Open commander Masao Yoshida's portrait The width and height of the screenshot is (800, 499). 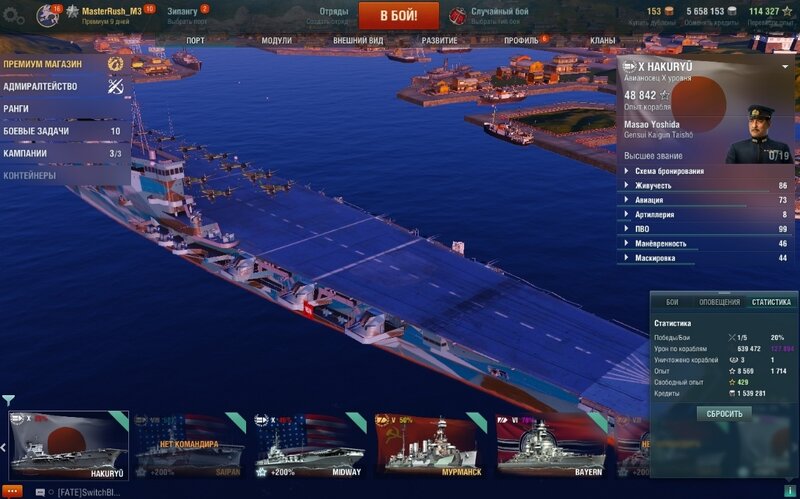point(759,133)
